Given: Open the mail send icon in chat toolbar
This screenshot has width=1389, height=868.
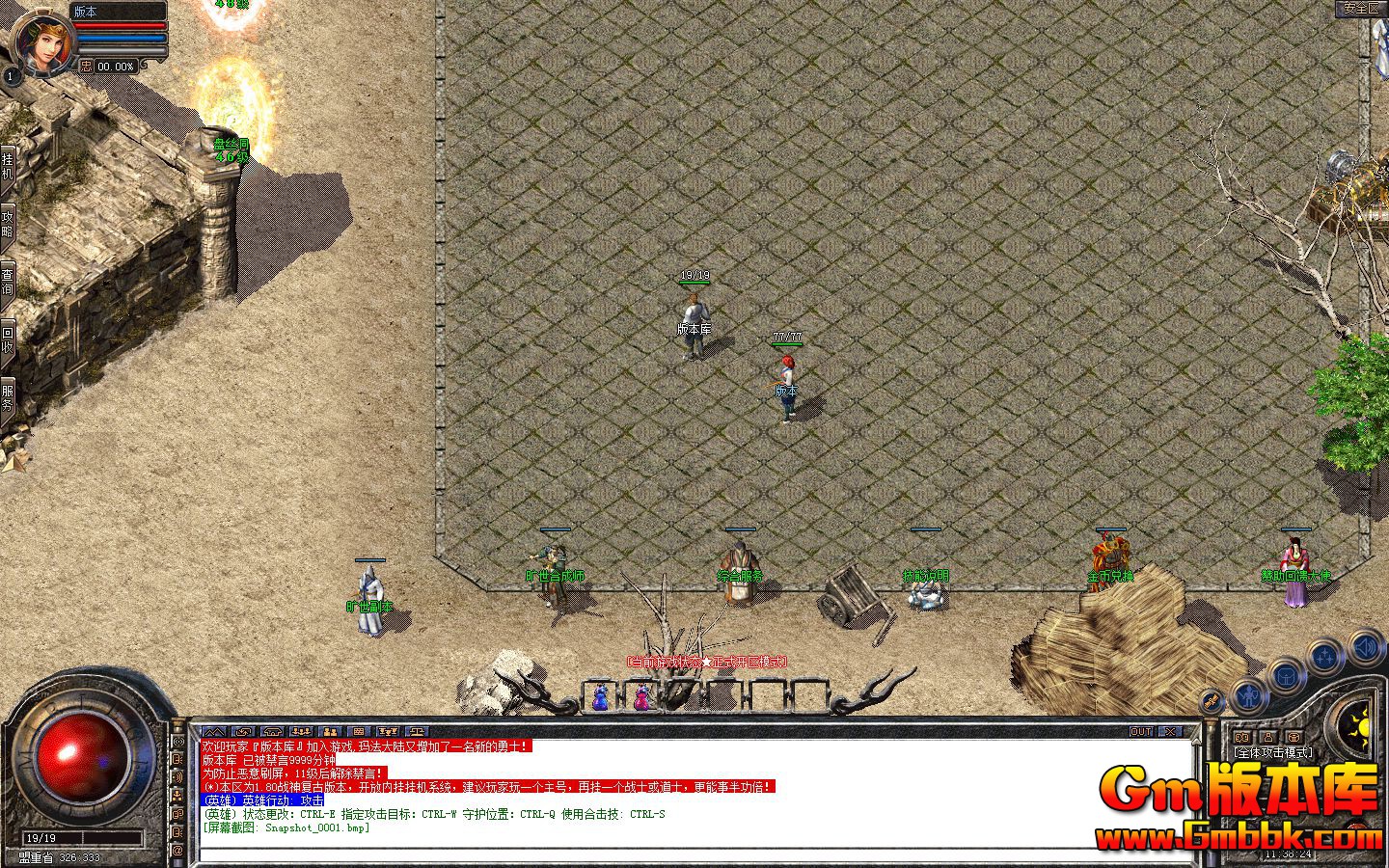Looking at the screenshot, I should [241, 731].
